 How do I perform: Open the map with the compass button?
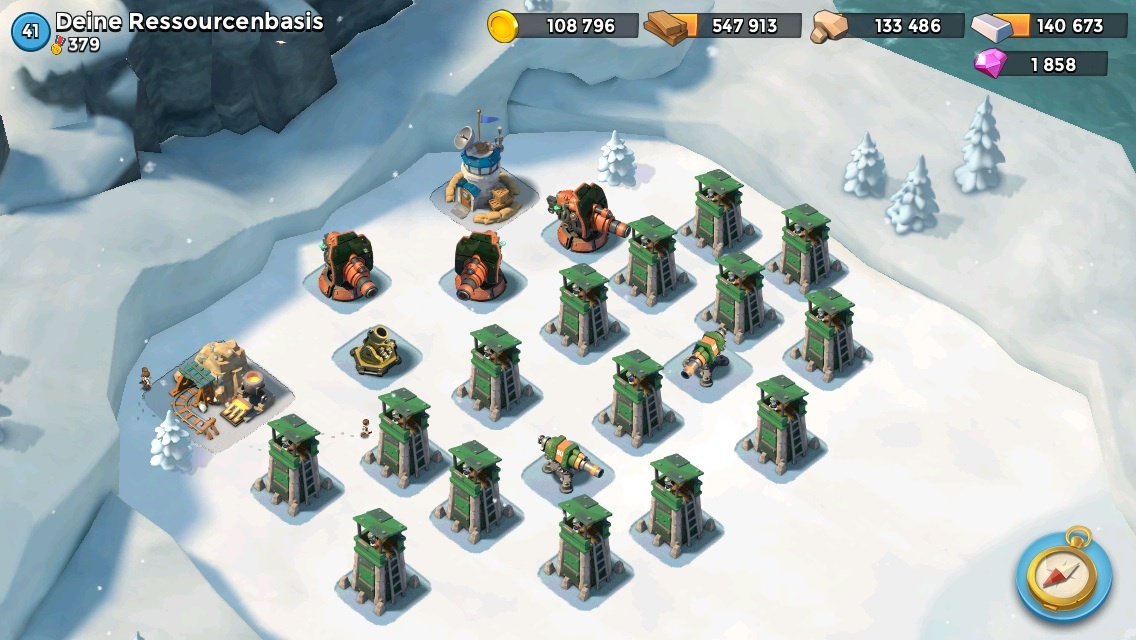(1063, 574)
